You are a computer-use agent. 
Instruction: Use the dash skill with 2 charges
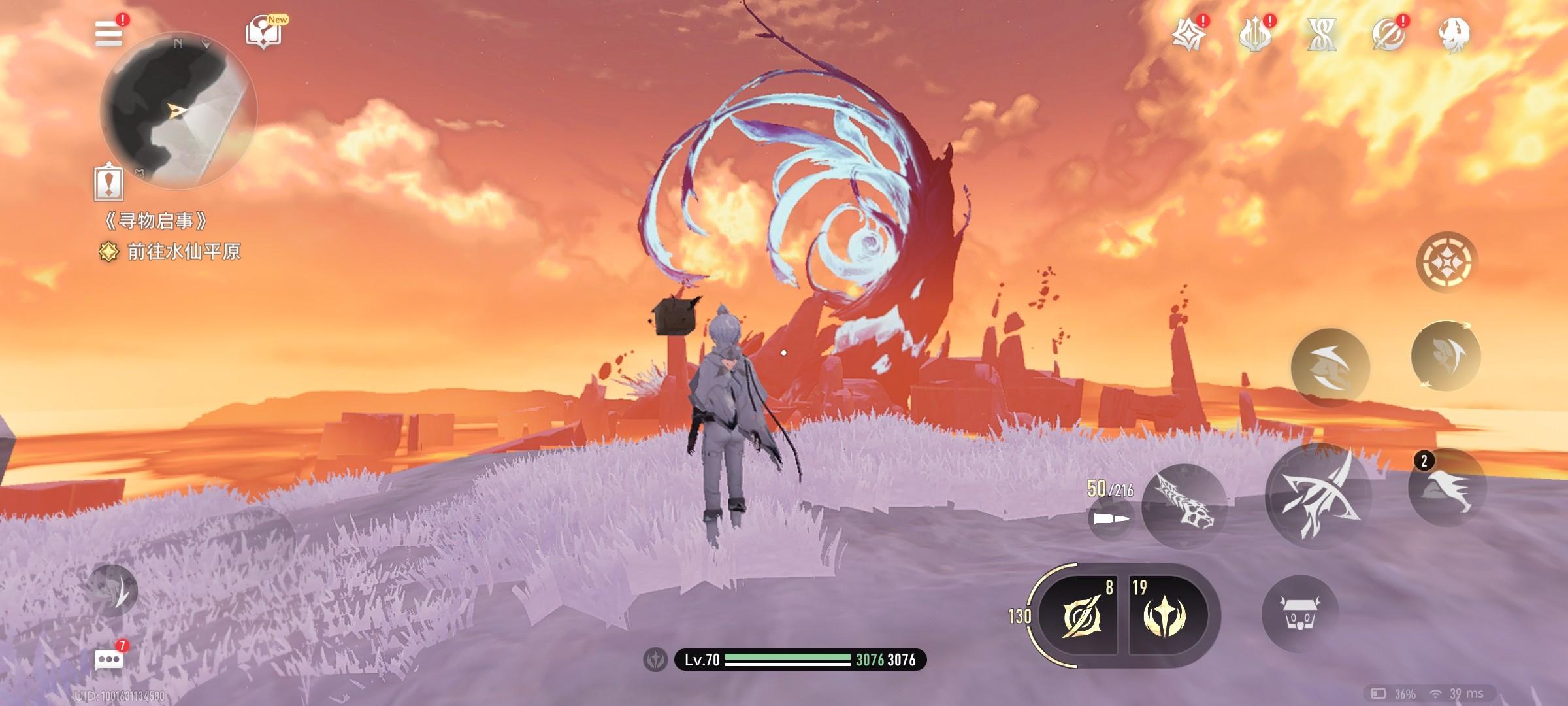click(1446, 488)
